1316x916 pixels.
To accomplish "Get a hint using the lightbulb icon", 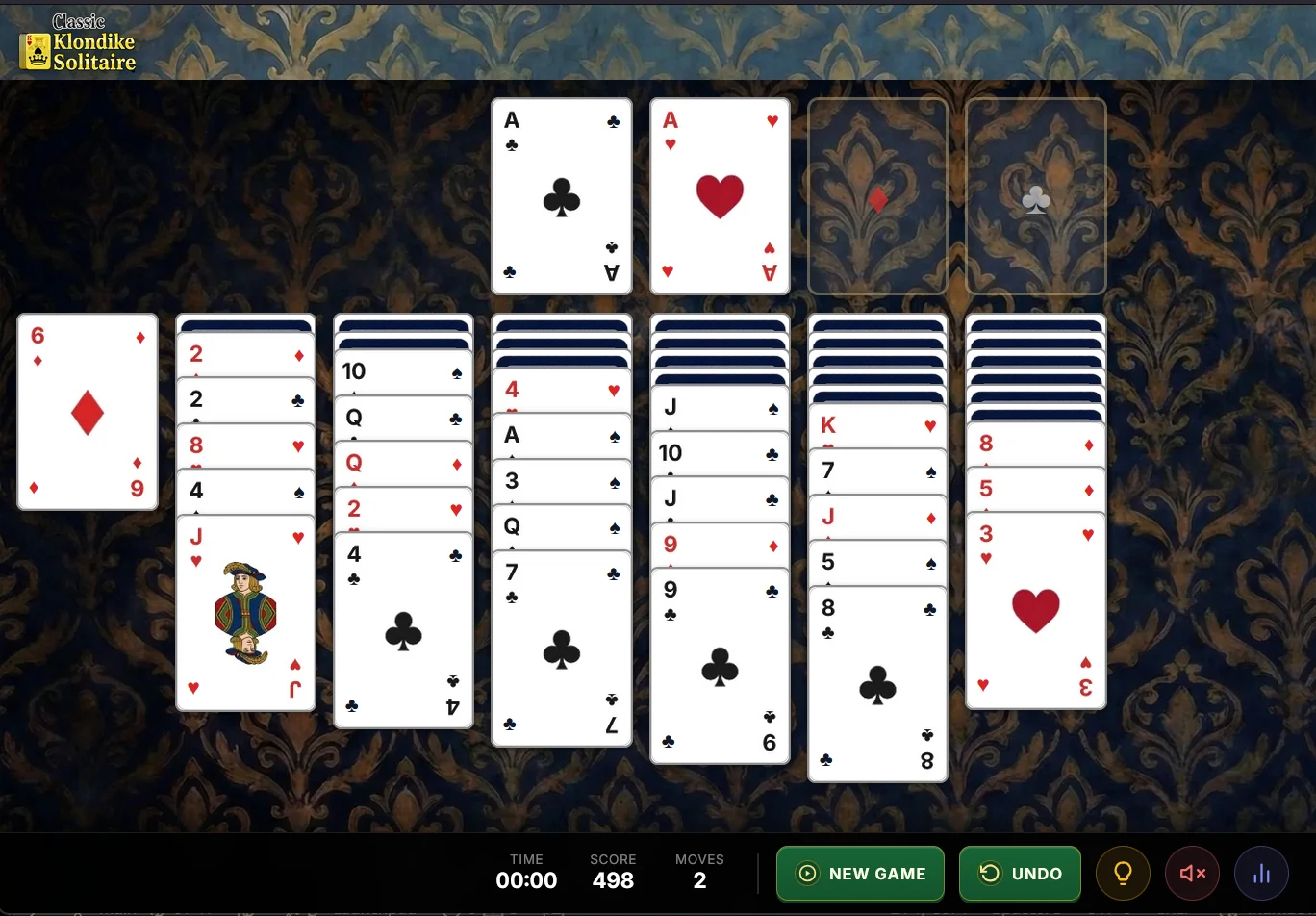I will click(x=1123, y=874).
